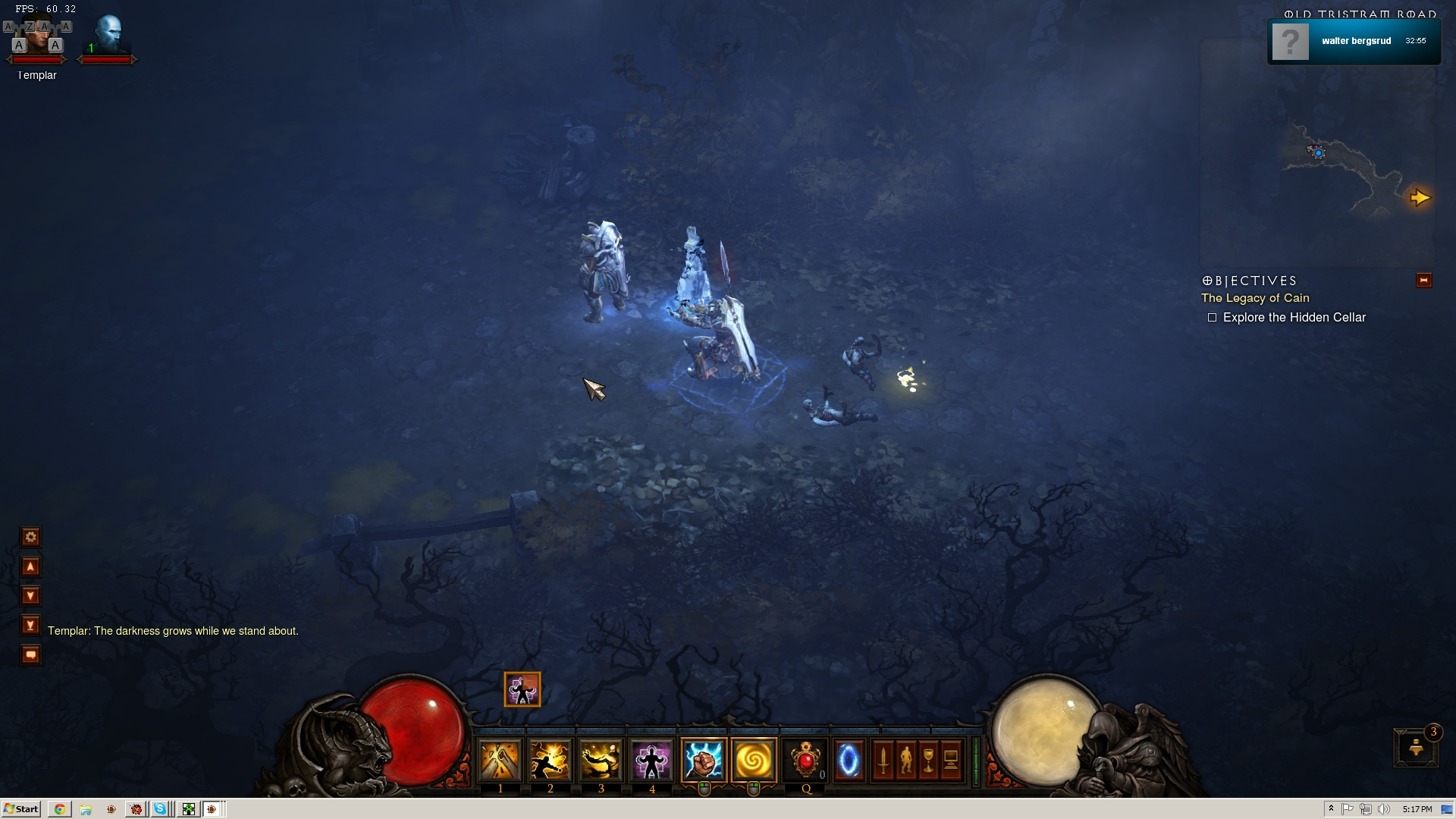Use the dashing strike skill in slot 2
The width and height of the screenshot is (1456, 819).
[550, 760]
